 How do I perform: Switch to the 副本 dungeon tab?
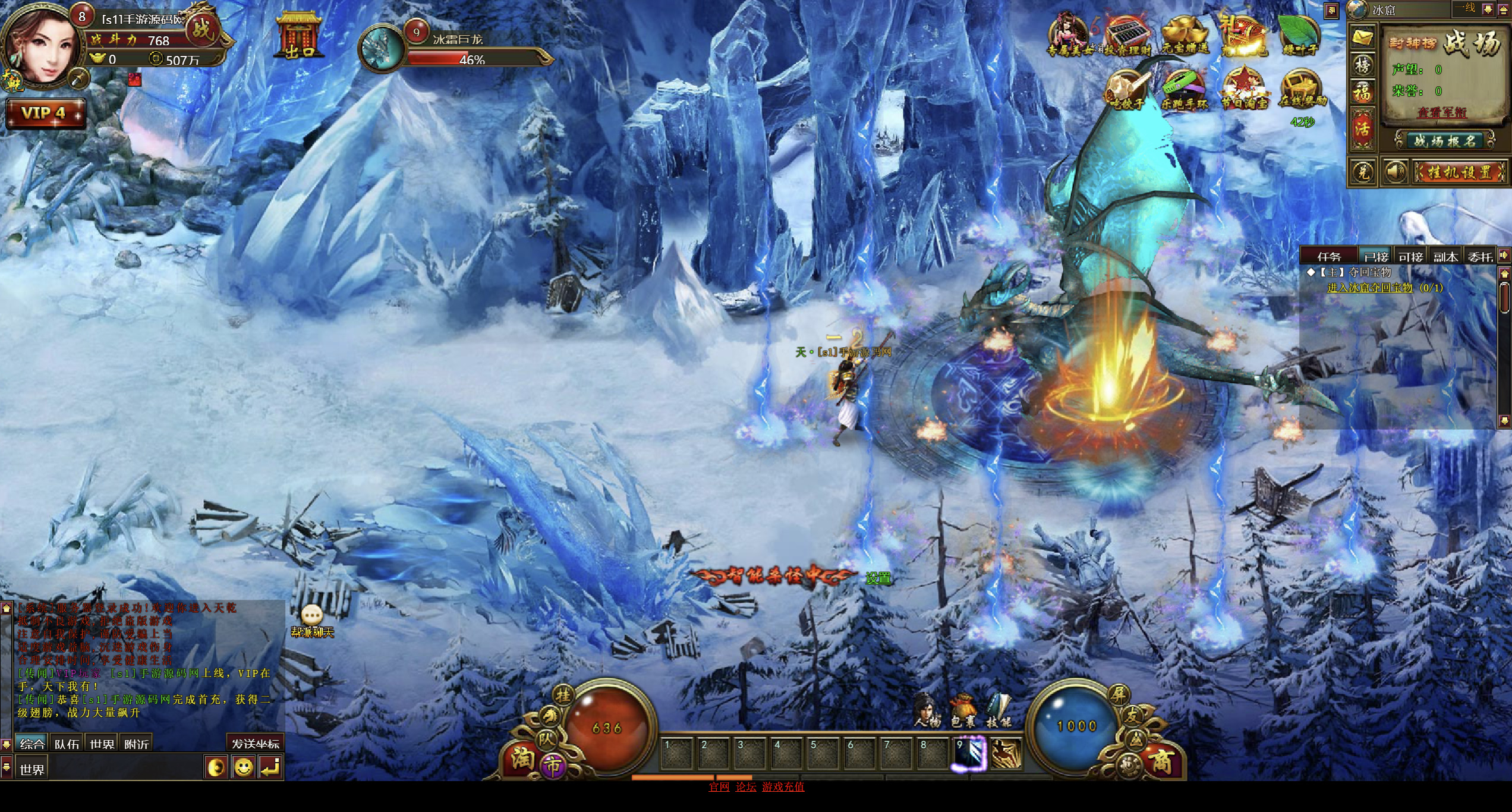tap(1445, 256)
